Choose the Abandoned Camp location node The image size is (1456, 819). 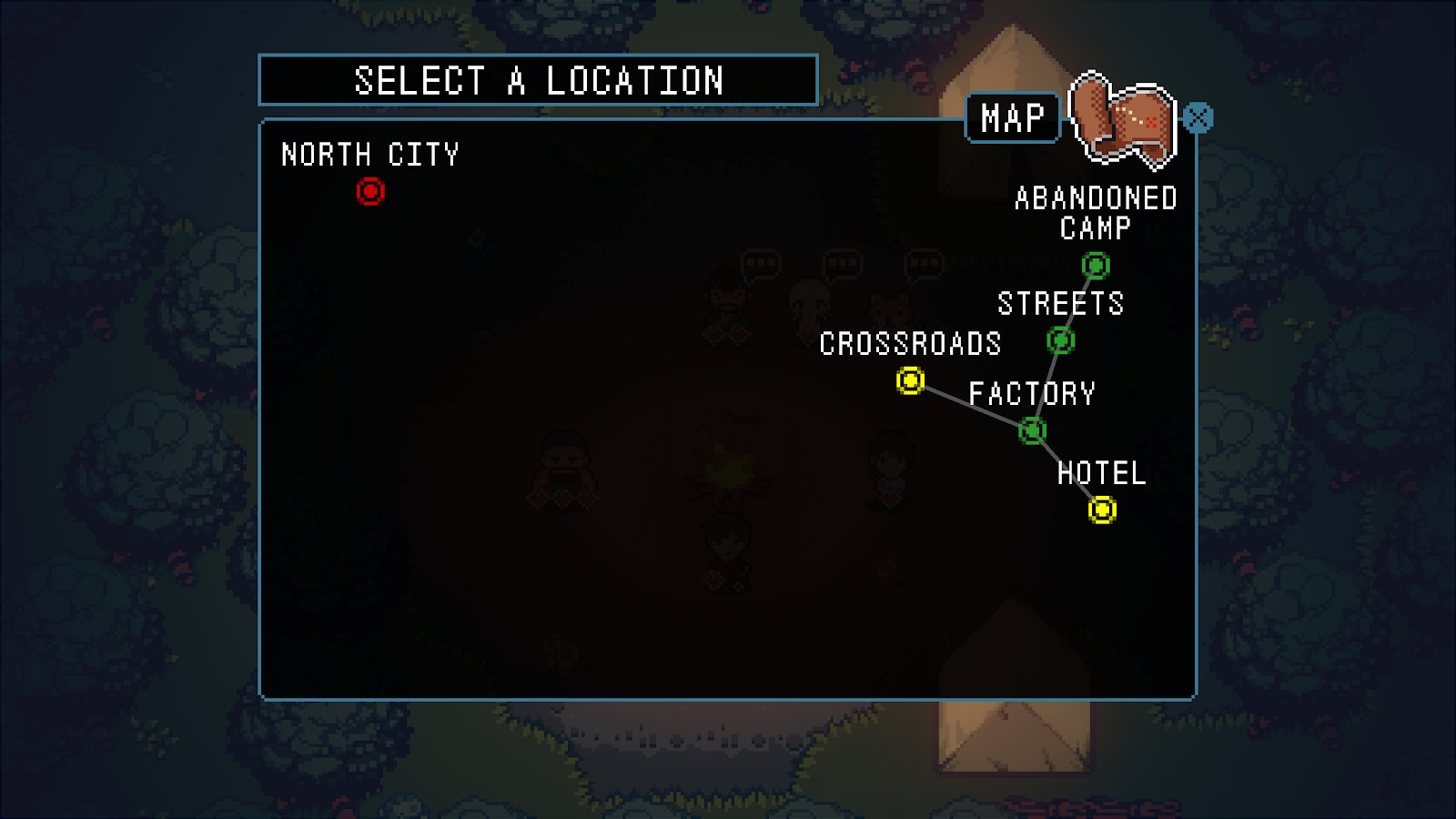[1096, 266]
